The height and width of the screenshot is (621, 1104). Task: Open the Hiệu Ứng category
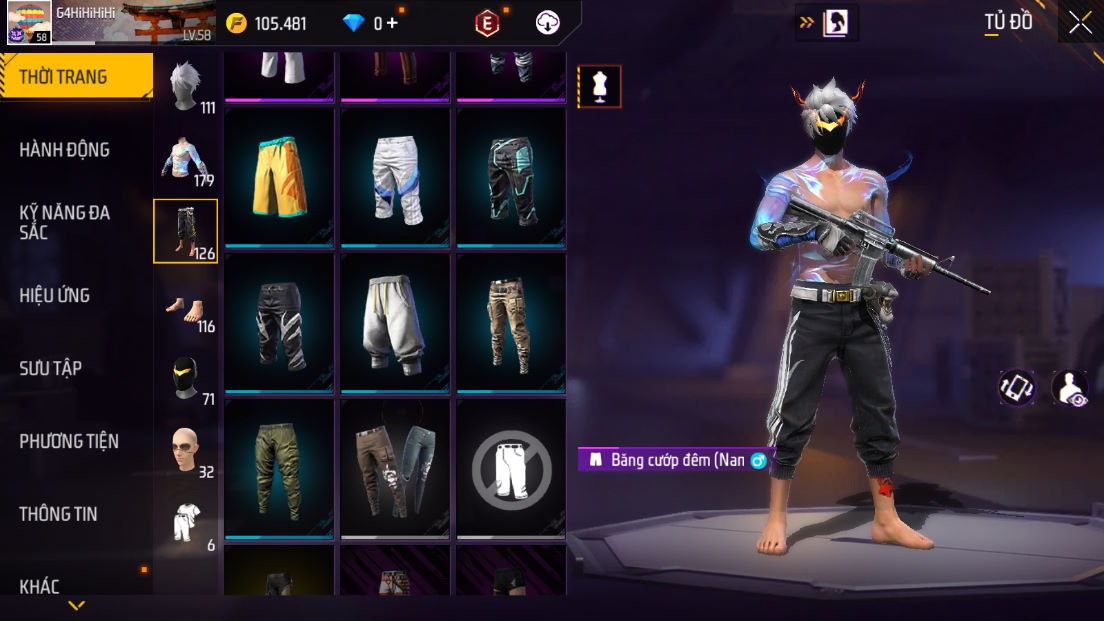[55, 295]
